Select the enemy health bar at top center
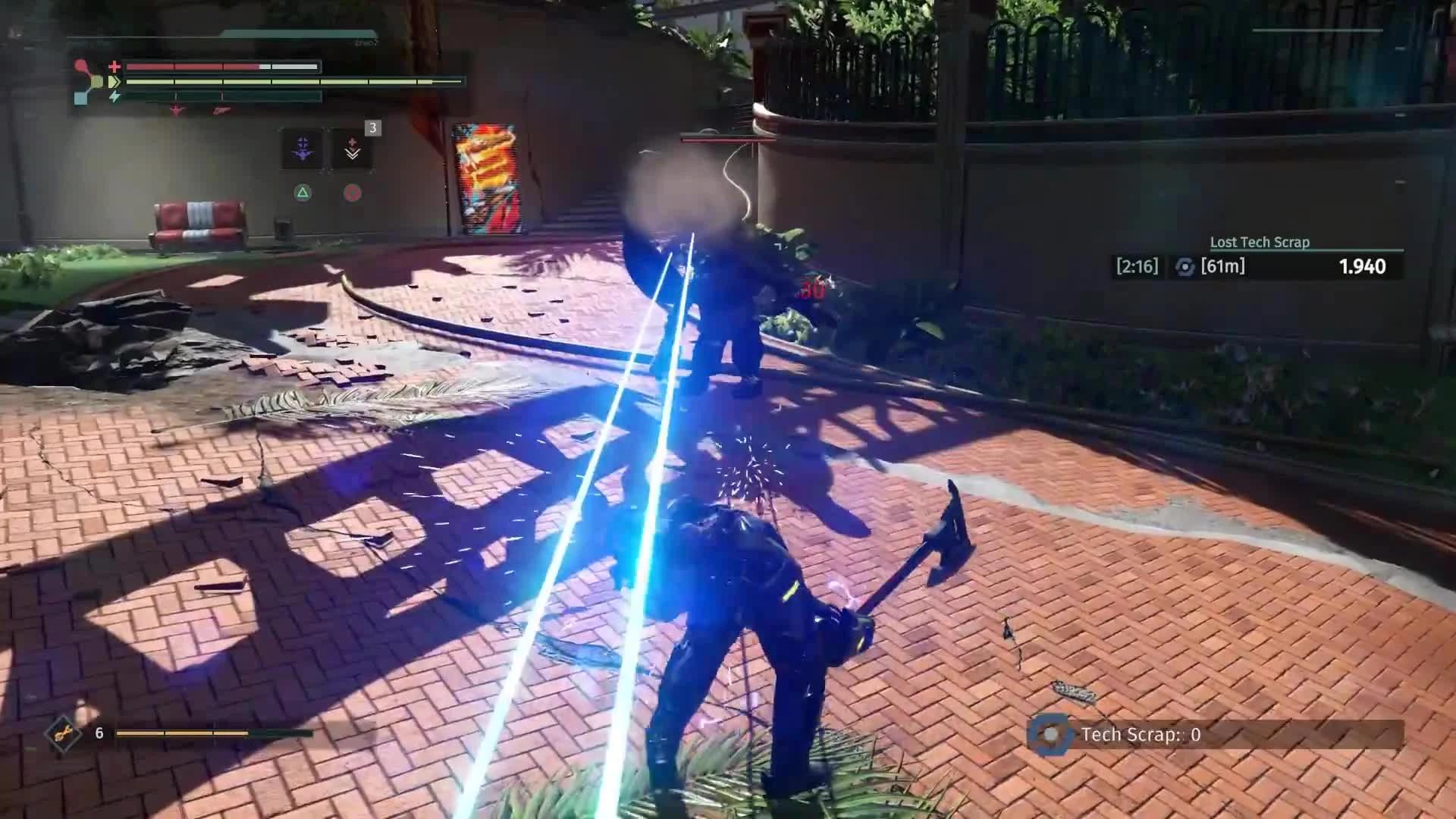 pyautogui.click(x=728, y=140)
